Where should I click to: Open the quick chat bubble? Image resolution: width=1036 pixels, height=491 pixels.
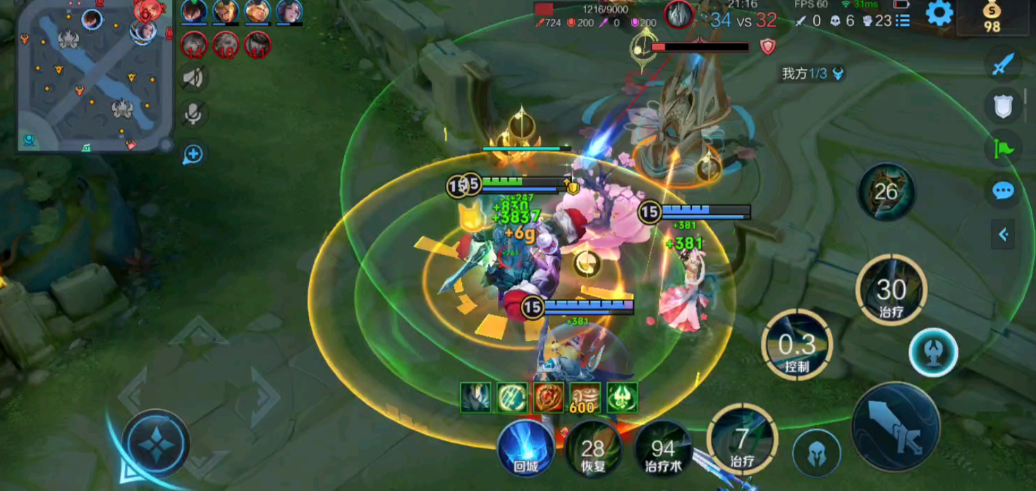coord(1002,191)
